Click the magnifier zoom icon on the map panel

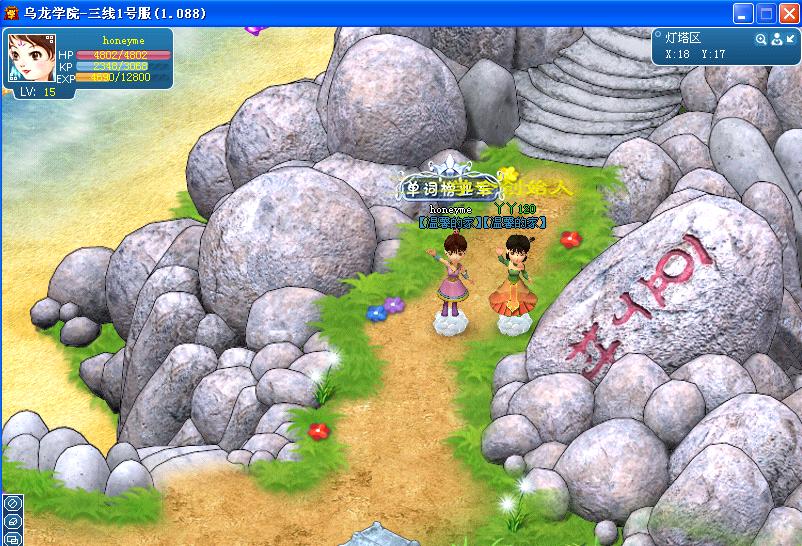761,39
